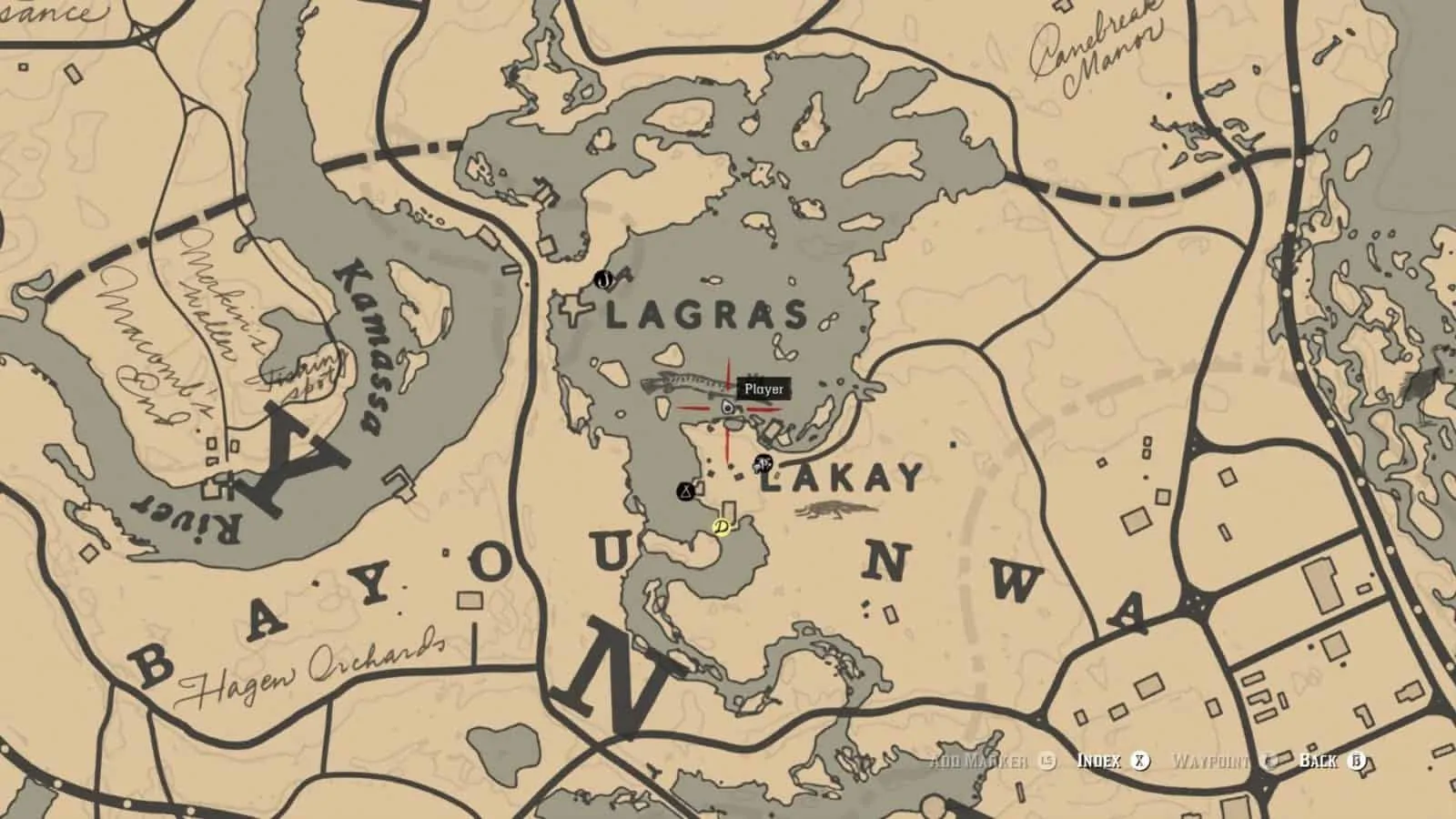Select the moonshine shack icon beside Lakay
Image resolution: width=1456 pixels, height=819 pixels.
click(763, 463)
